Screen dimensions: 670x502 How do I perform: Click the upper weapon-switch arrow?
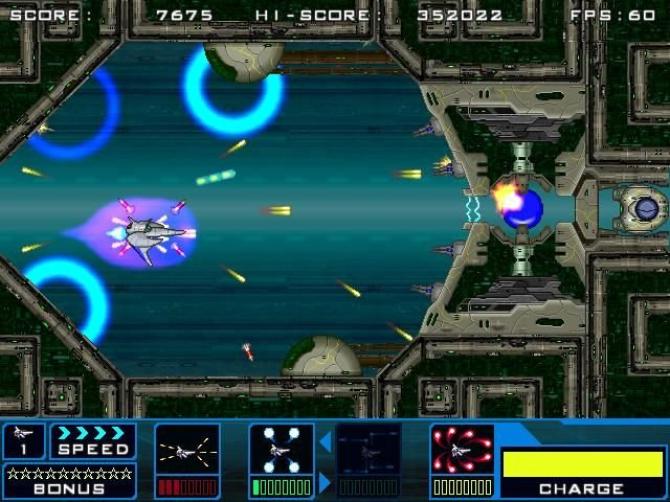(325, 441)
